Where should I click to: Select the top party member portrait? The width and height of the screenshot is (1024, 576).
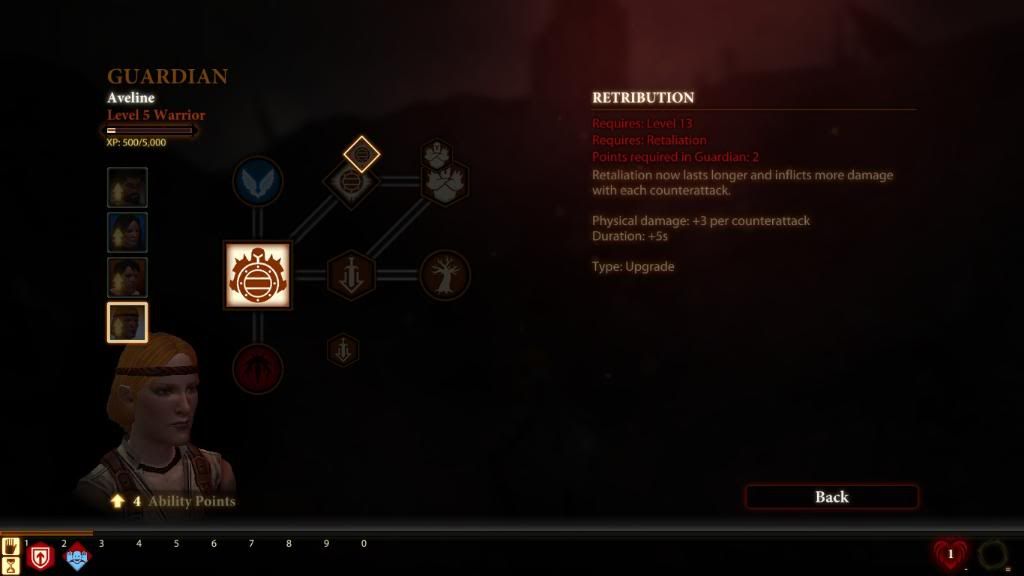(127, 187)
